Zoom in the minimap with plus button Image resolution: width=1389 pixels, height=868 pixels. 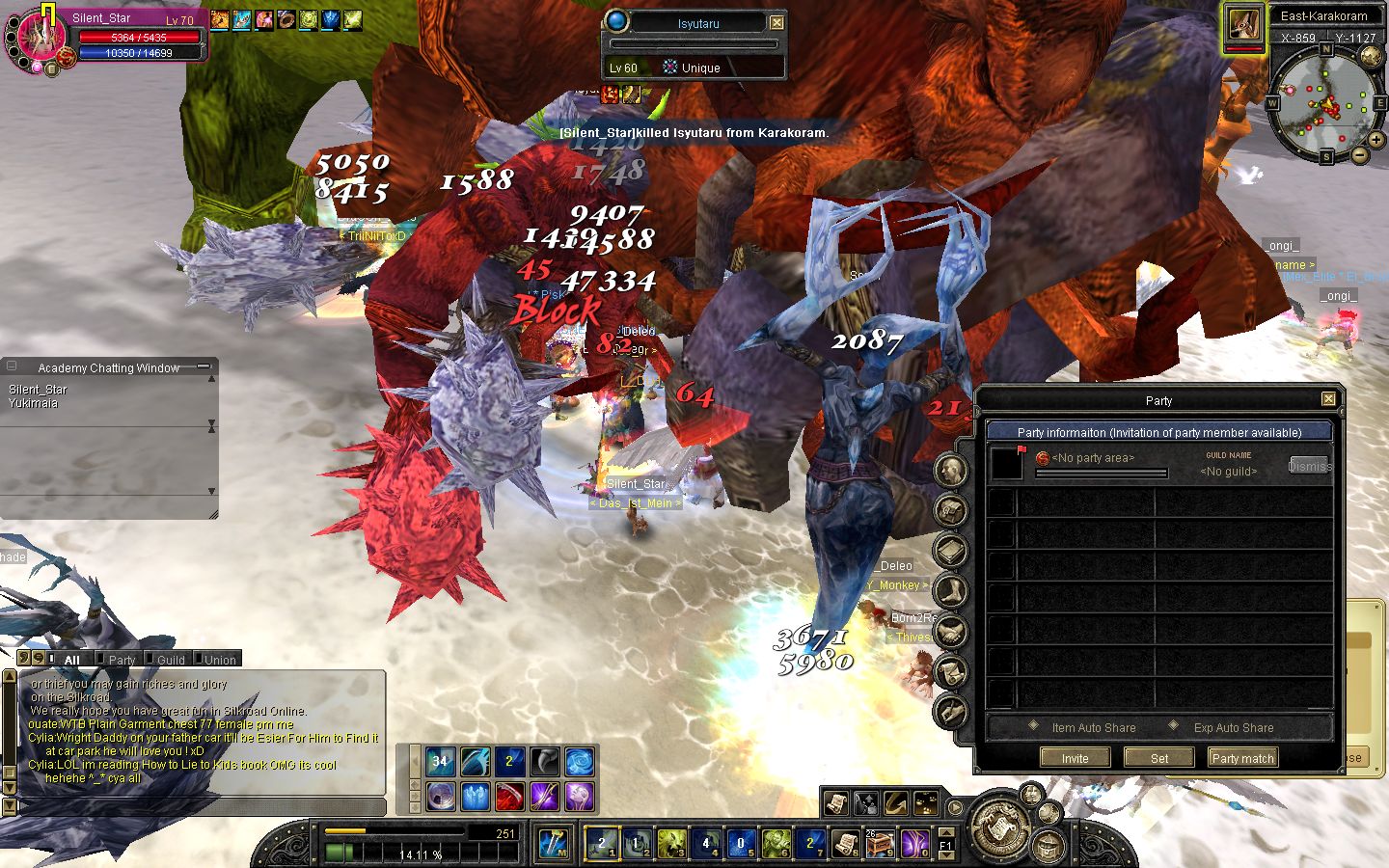click(x=1376, y=140)
